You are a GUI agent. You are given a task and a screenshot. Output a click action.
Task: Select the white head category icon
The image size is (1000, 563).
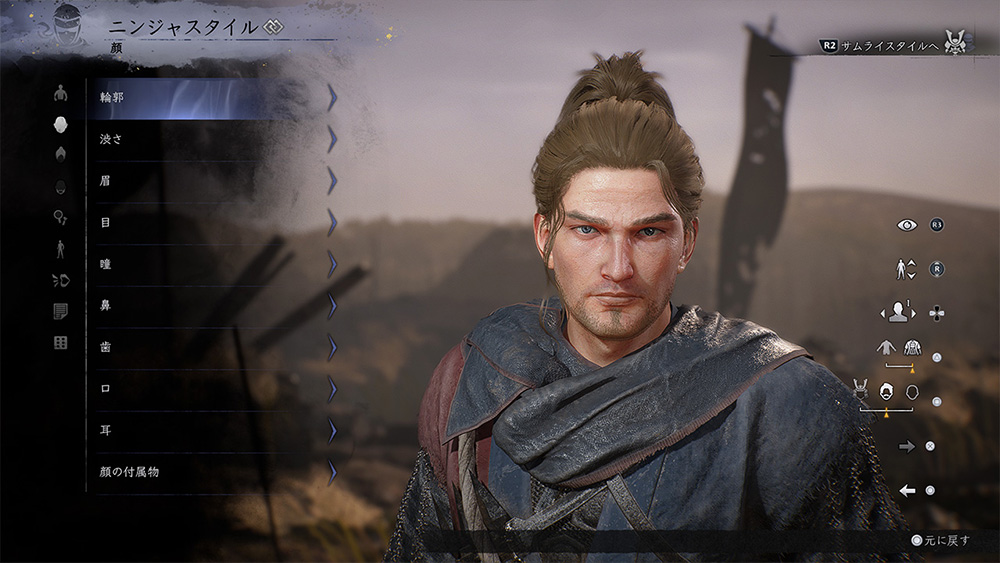(x=60, y=124)
